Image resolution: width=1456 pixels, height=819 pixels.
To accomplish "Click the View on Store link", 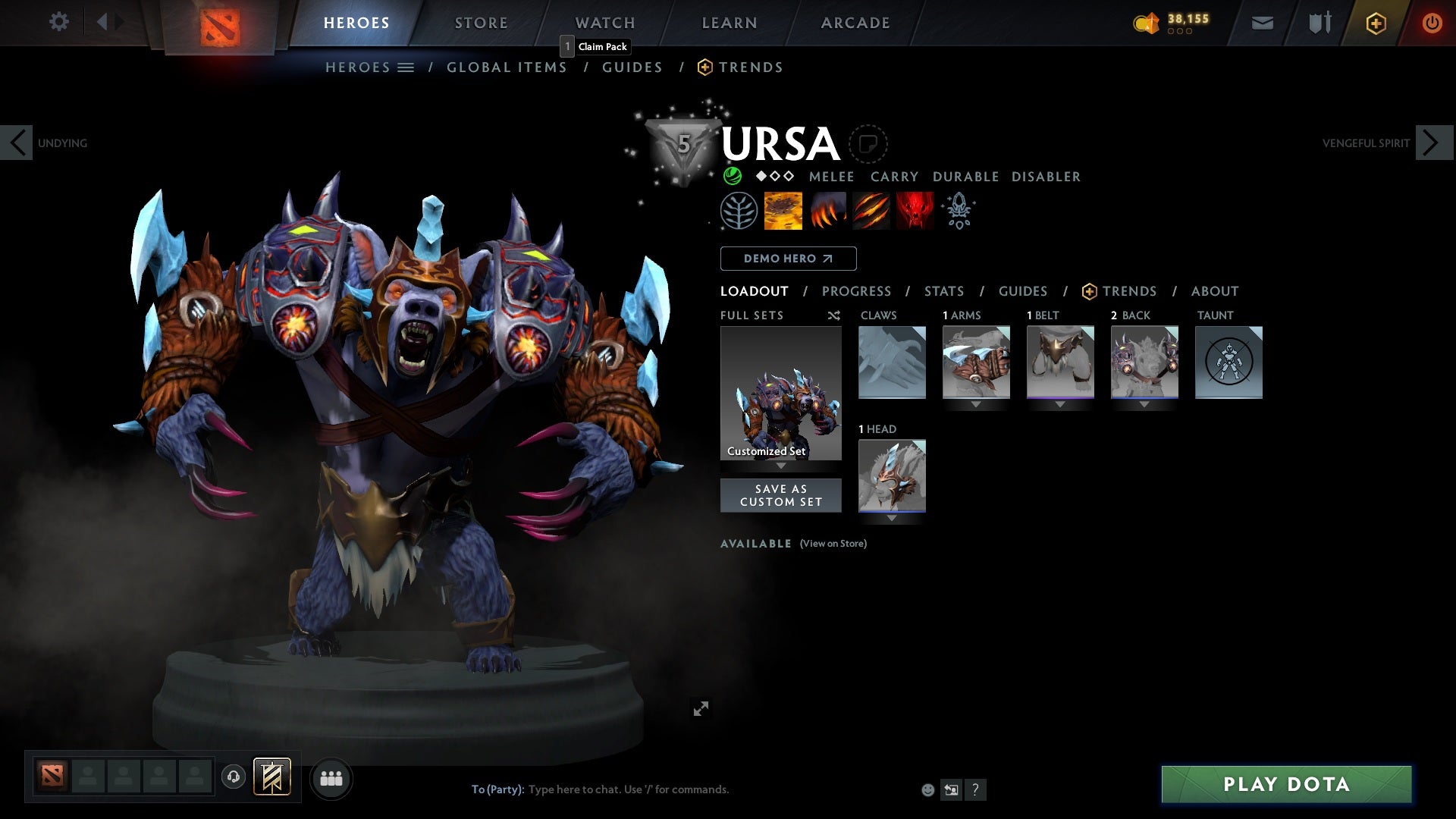I will pos(833,544).
